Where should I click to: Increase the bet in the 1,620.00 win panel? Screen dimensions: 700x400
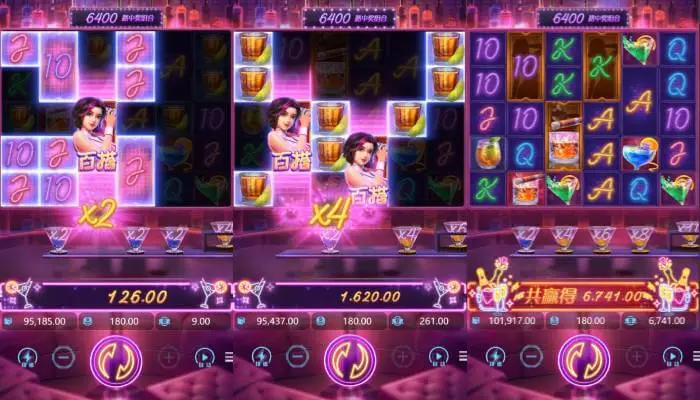click(402, 356)
